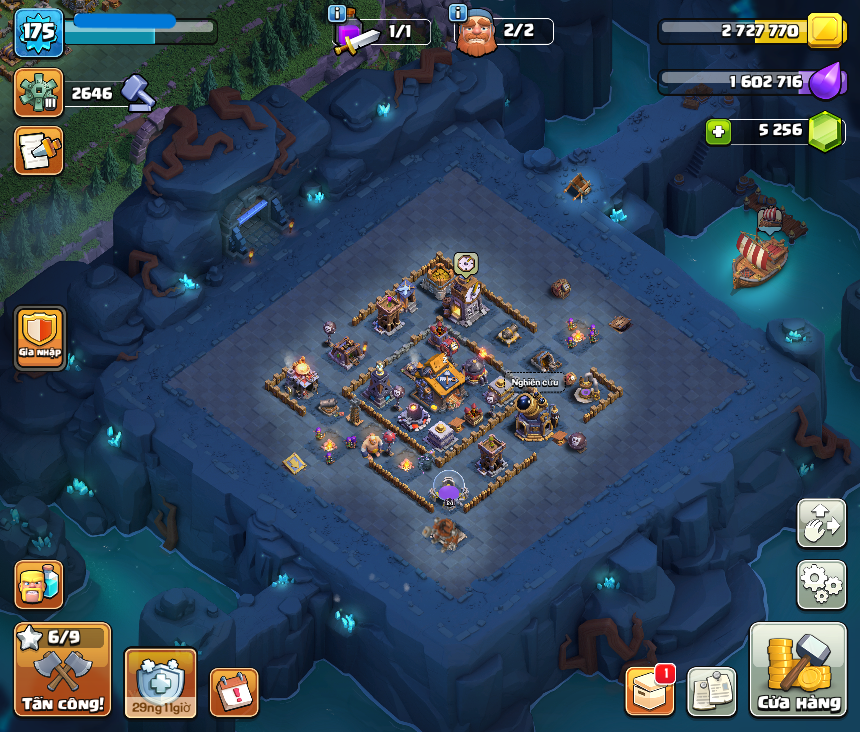The width and height of the screenshot is (860, 732).
Task: Open the barbarian army training icon
Action: pyautogui.click(x=39, y=584)
